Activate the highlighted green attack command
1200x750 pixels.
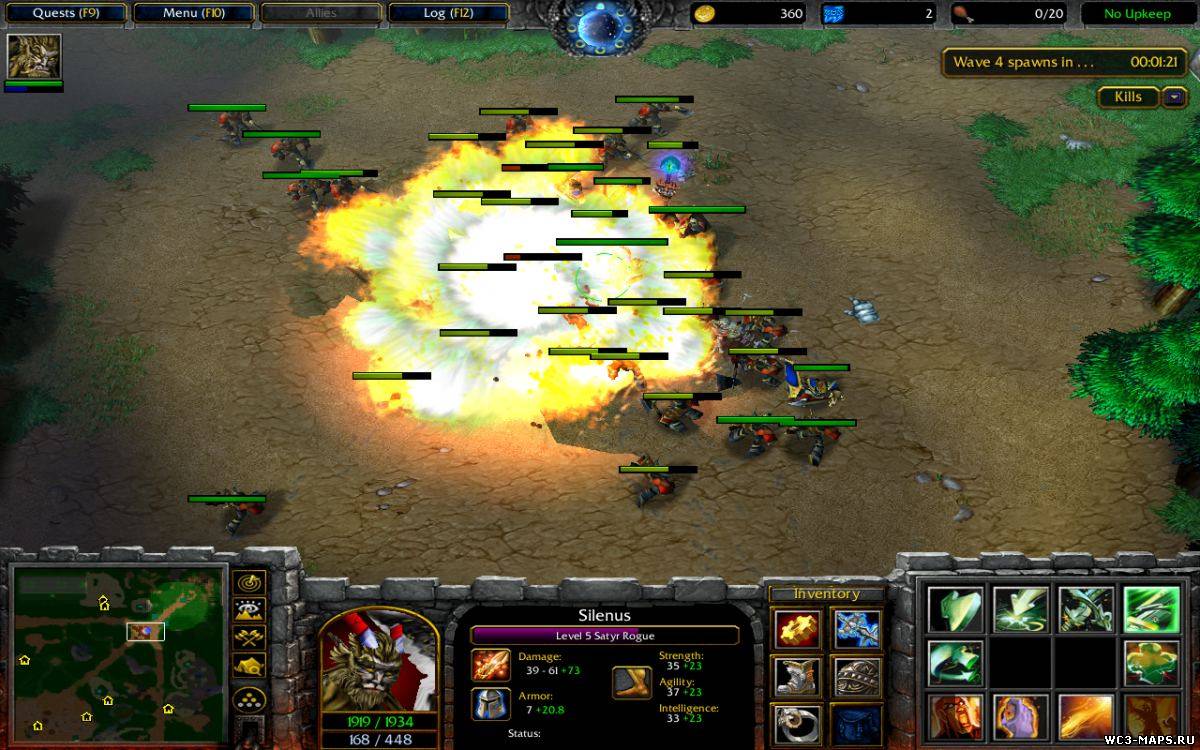coord(1149,608)
